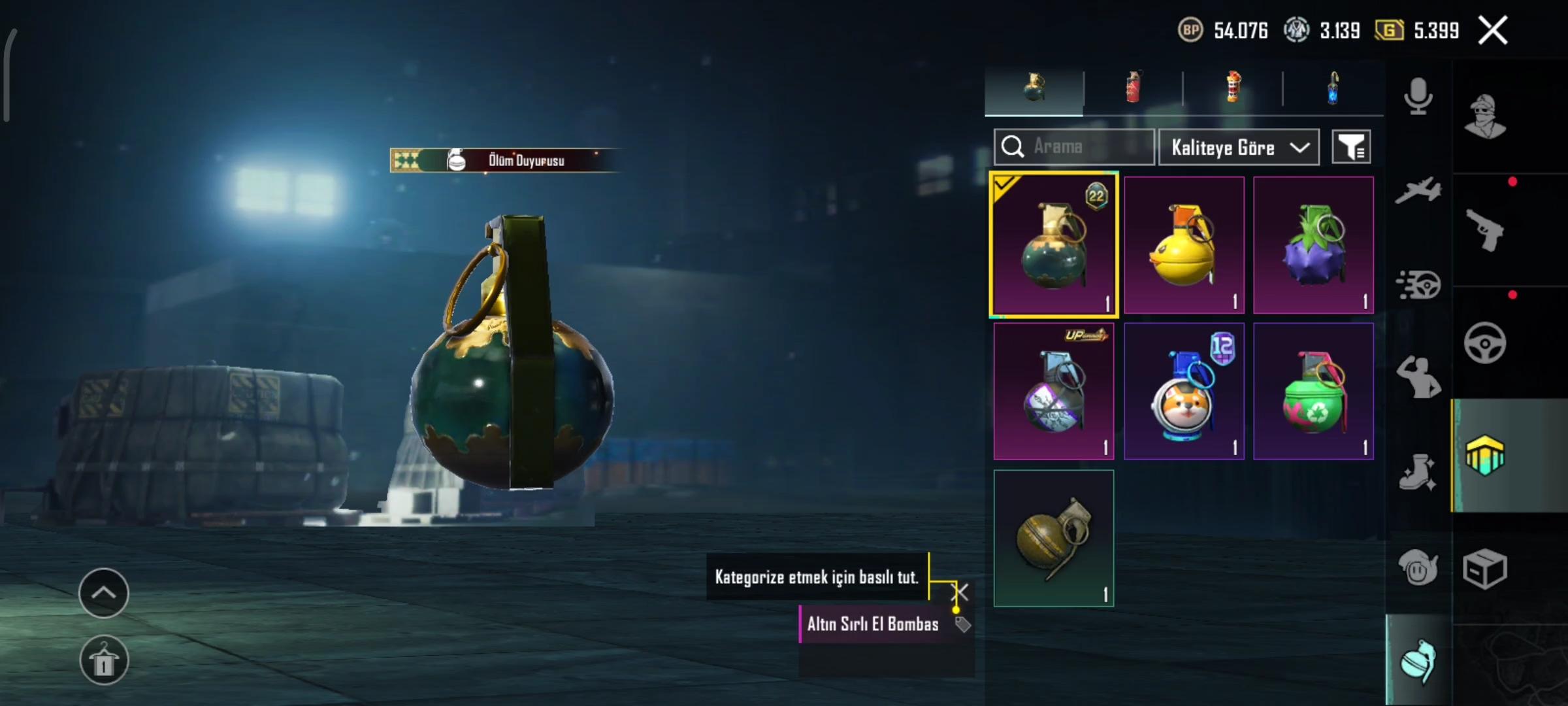Open the microphone voice category
Screen dimensions: 1568x706
coord(1418,97)
